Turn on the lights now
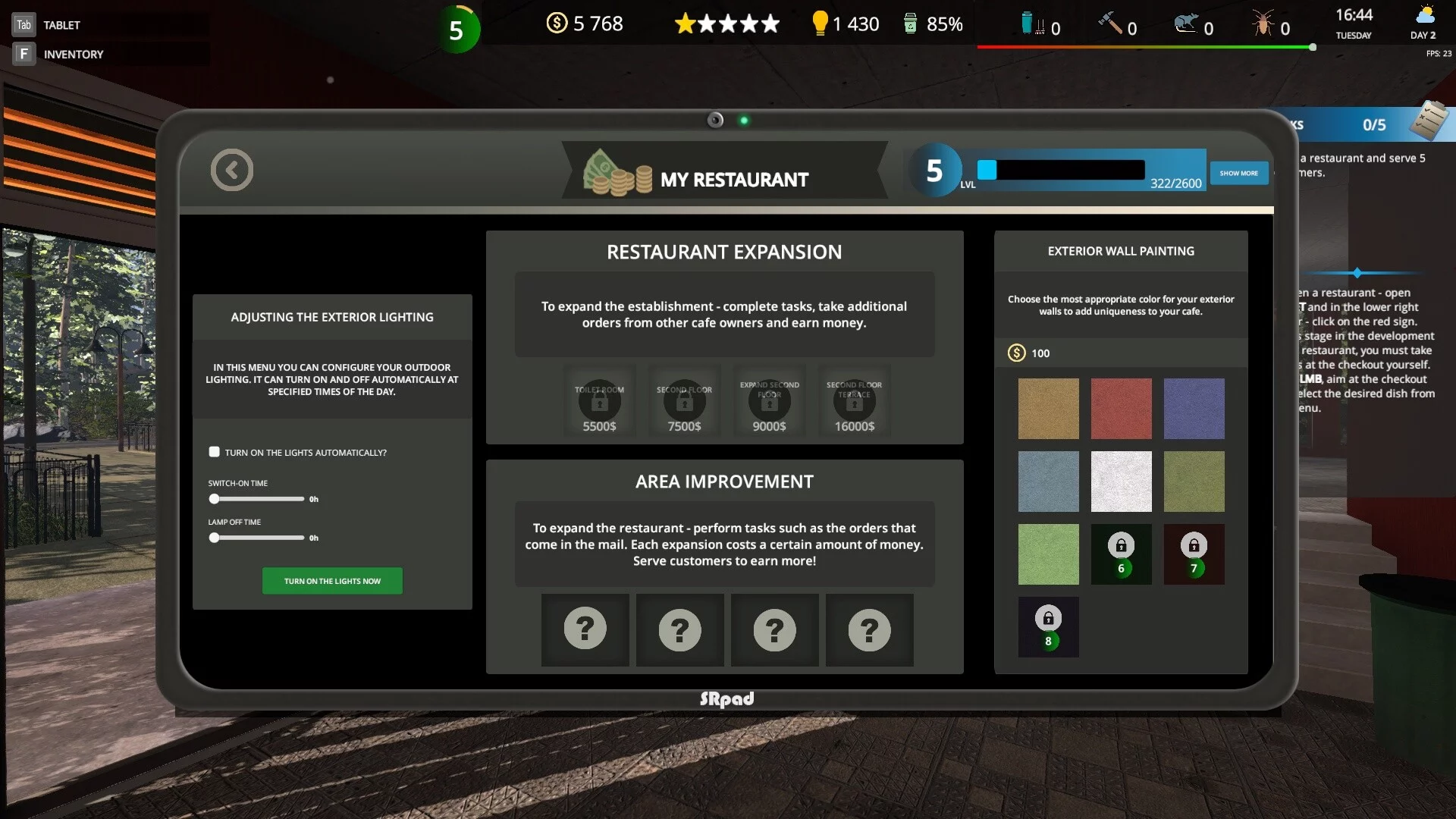This screenshot has height=819, width=1456. point(332,581)
